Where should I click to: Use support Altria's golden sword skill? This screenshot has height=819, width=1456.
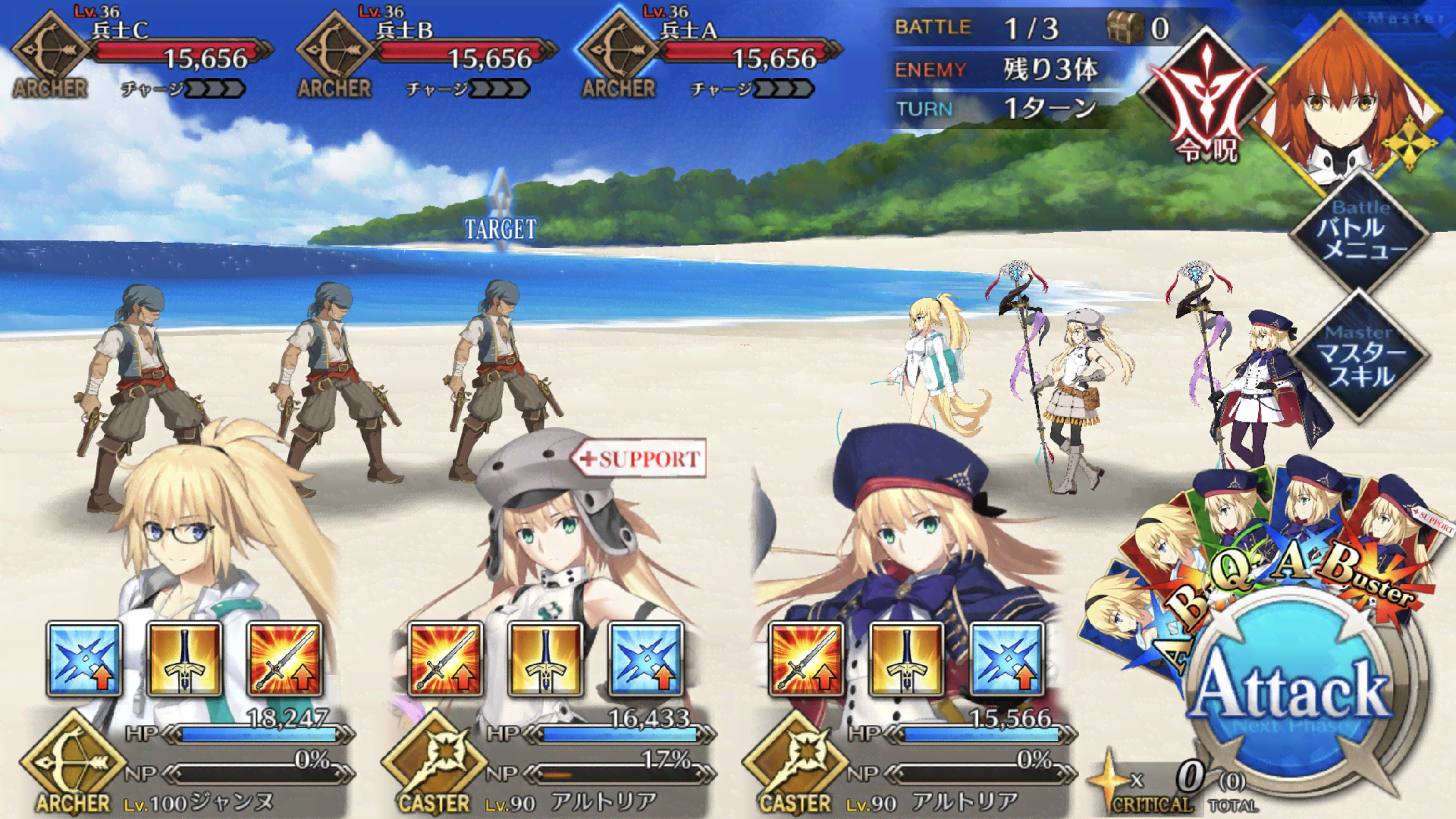[545, 659]
